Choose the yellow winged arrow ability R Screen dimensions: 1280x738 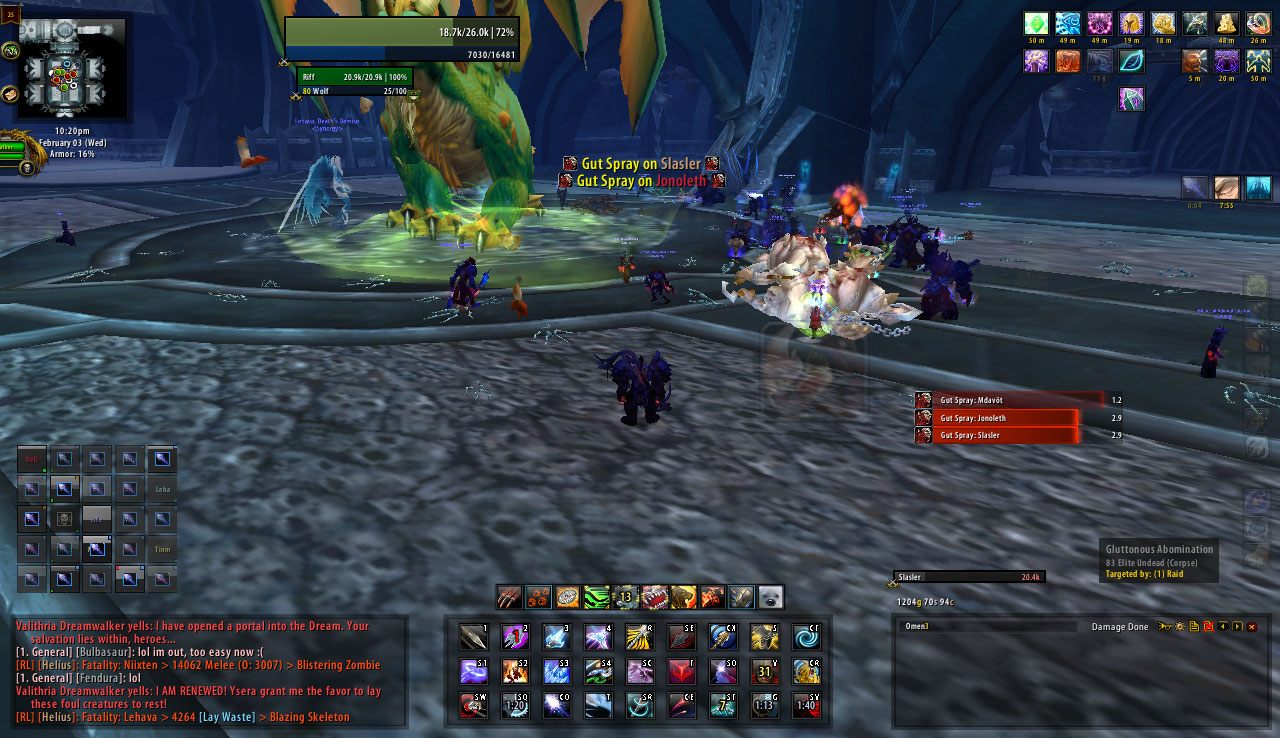point(640,637)
